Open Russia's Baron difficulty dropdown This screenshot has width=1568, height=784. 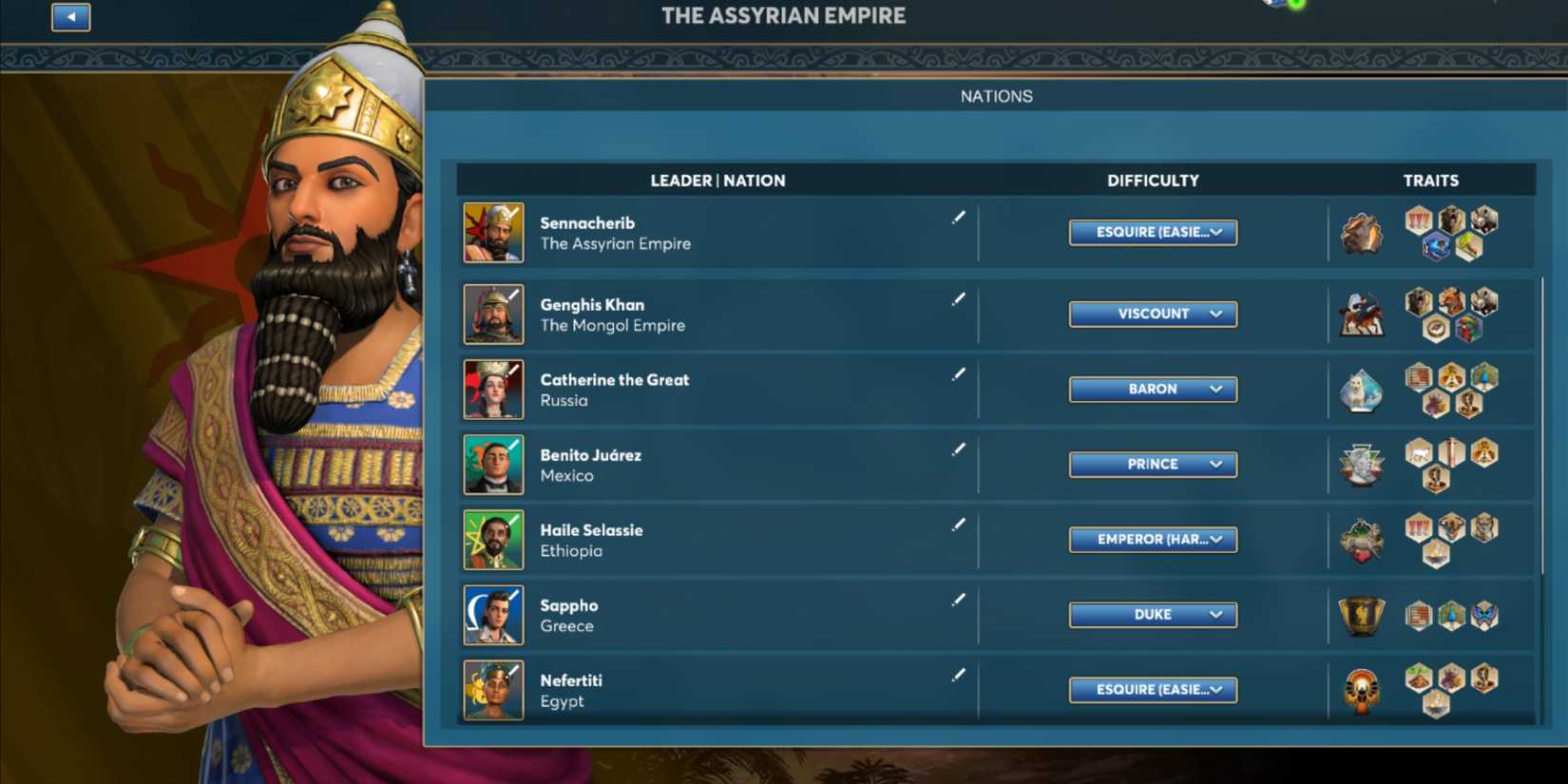click(x=1153, y=389)
